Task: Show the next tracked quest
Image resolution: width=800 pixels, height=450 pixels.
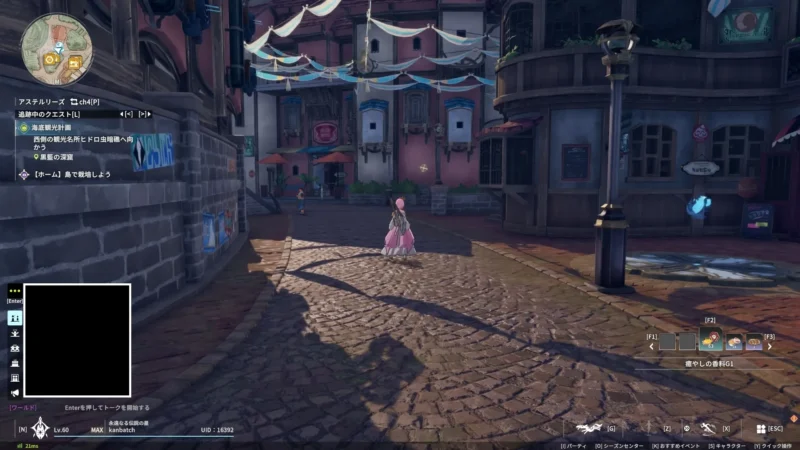Action: click(145, 114)
